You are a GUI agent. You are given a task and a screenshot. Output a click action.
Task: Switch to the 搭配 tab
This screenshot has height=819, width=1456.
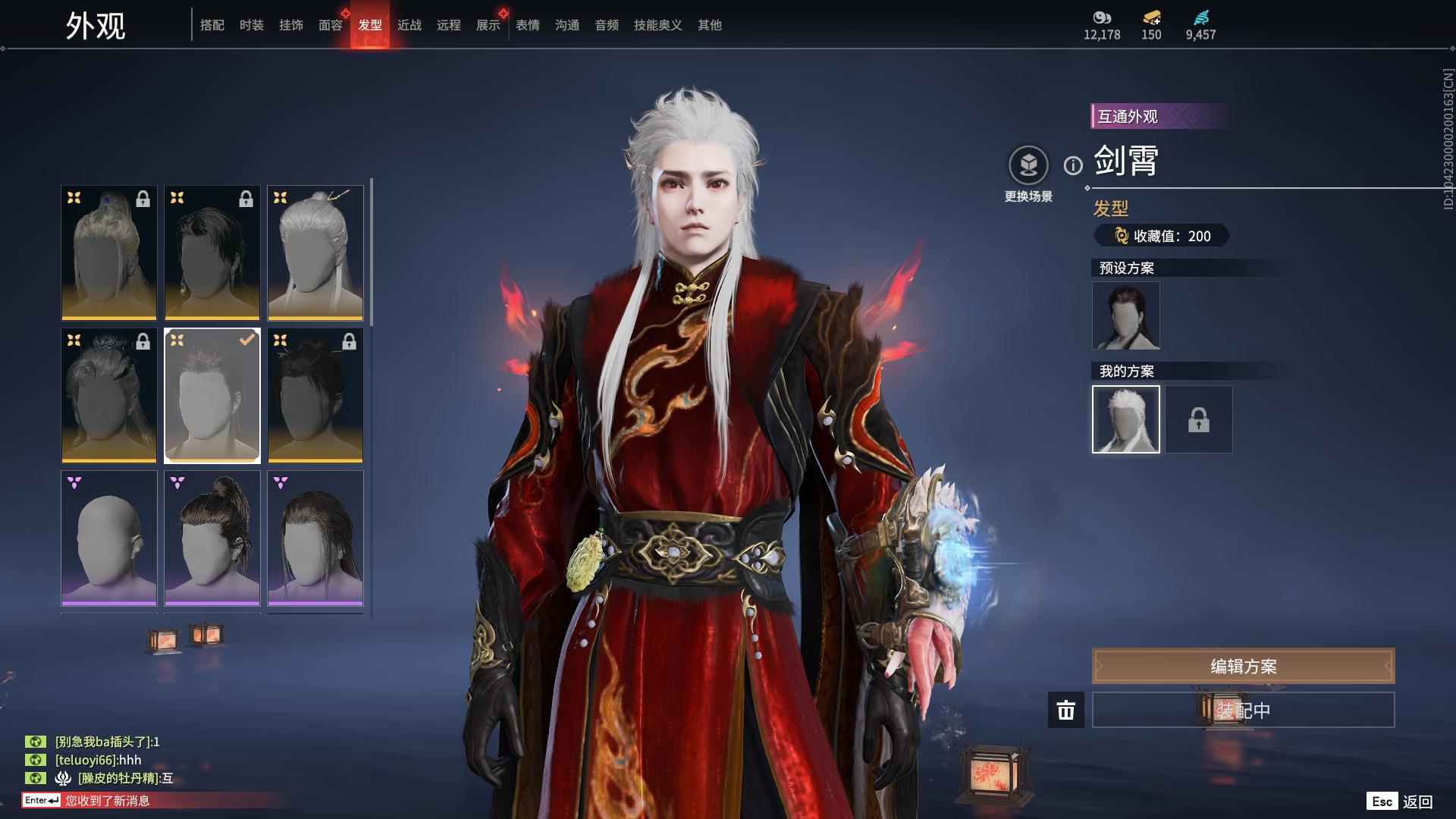click(x=212, y=25)
